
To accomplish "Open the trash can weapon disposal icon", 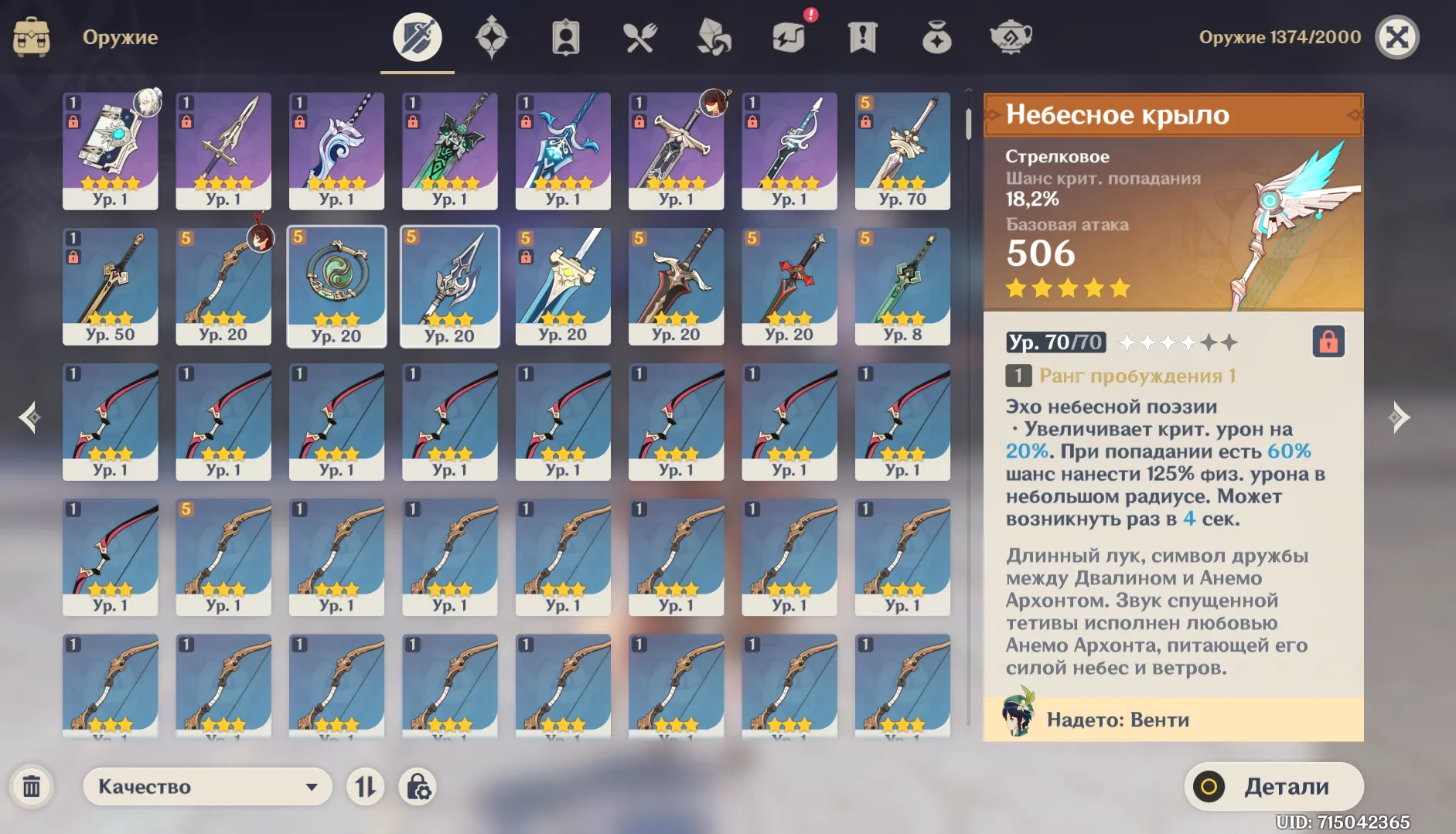I will [32, 787].
